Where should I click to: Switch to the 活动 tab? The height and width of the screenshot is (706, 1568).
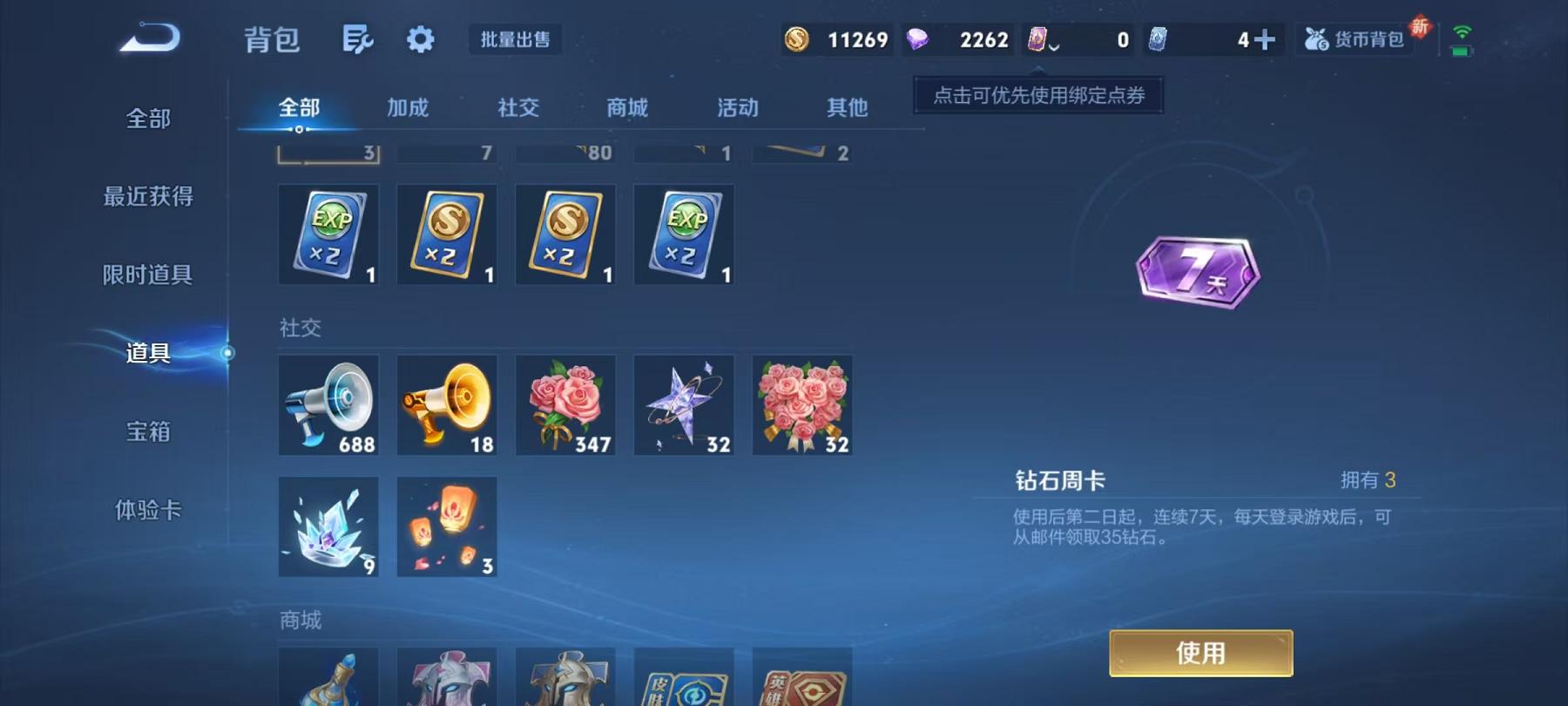pyautogui.click(x=736, y=108)
